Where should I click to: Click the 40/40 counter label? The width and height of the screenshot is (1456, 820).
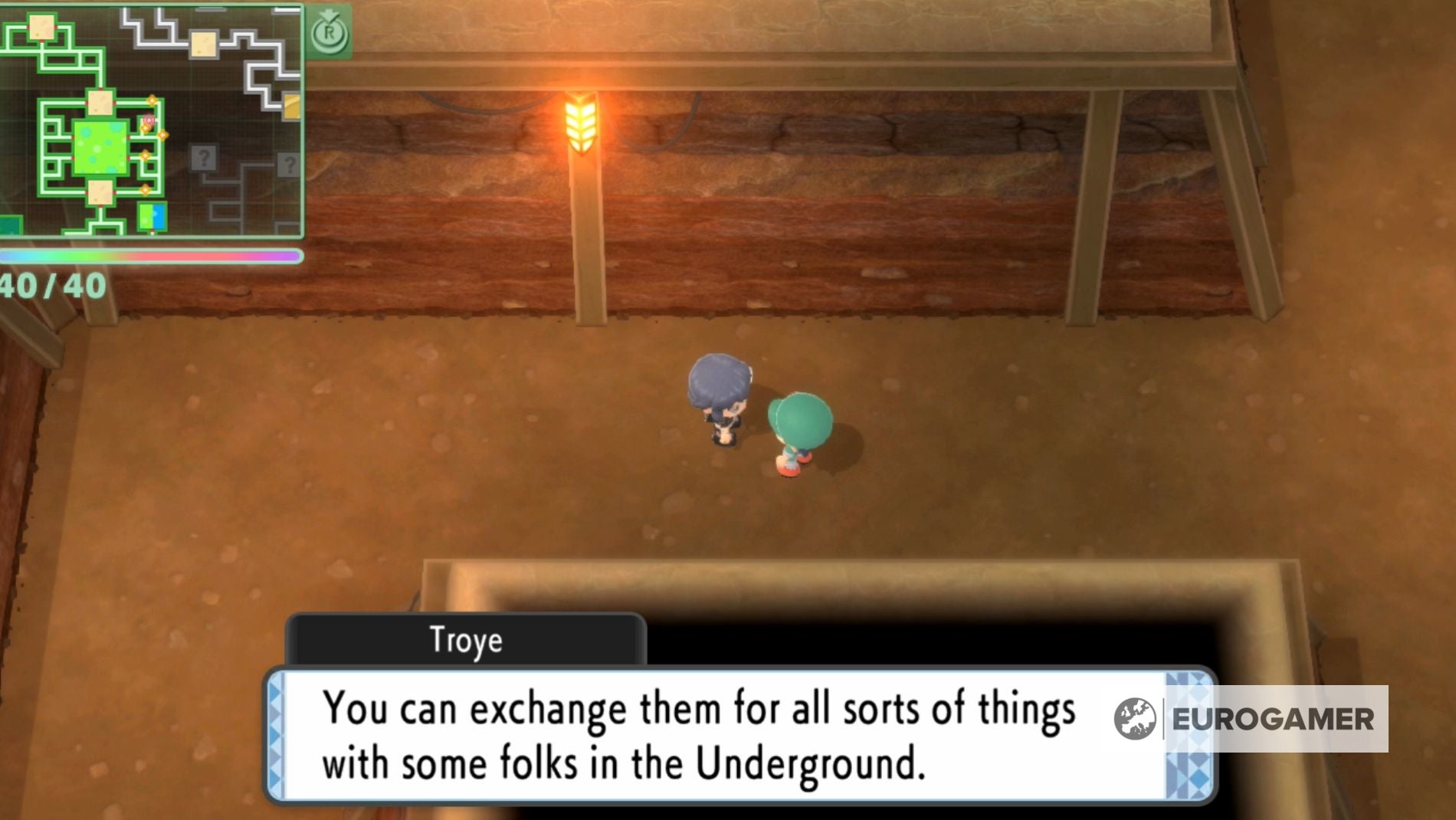click(x=54, y=285)
